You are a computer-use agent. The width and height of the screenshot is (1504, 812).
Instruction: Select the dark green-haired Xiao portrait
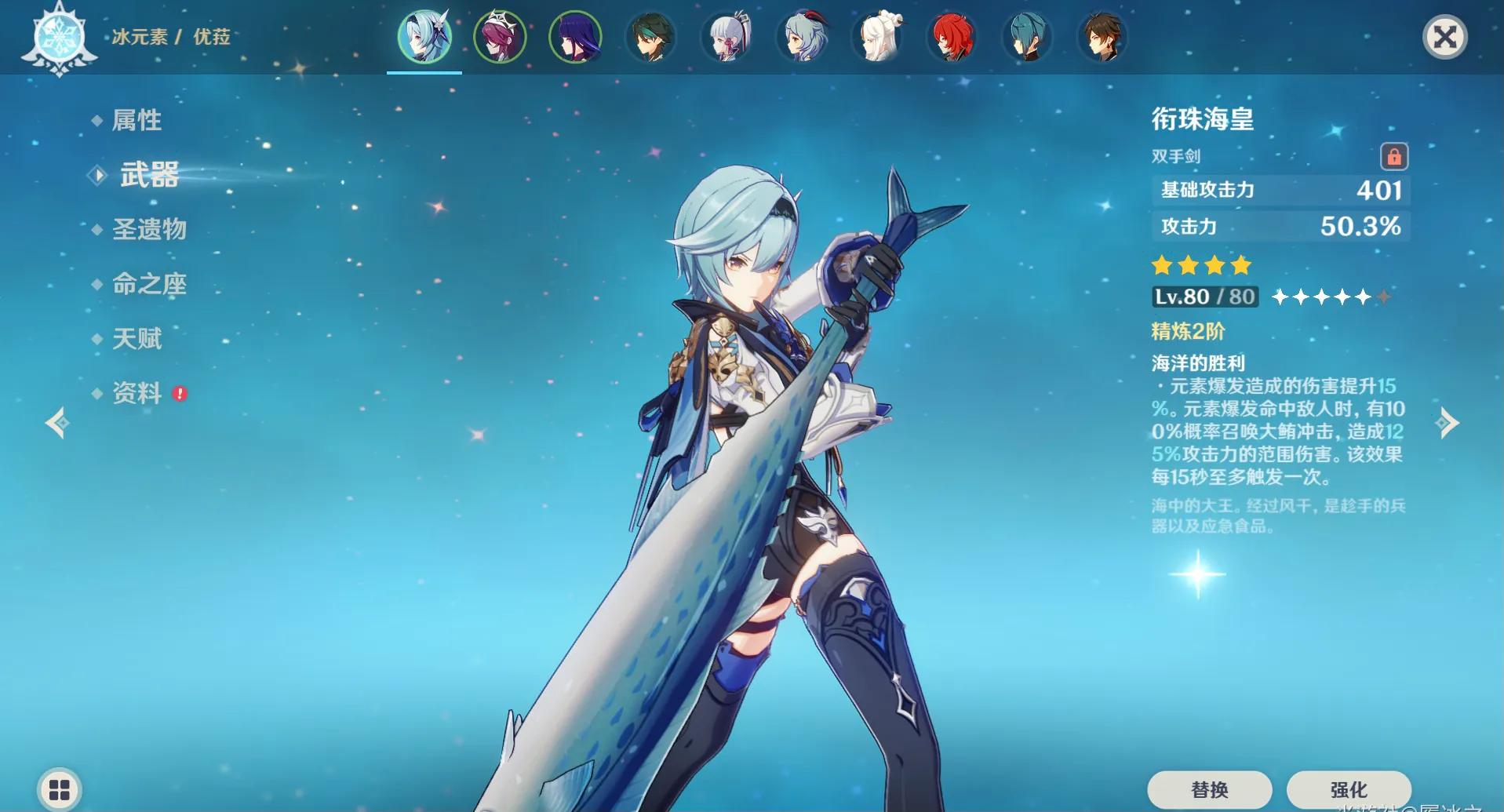[650, 37]
